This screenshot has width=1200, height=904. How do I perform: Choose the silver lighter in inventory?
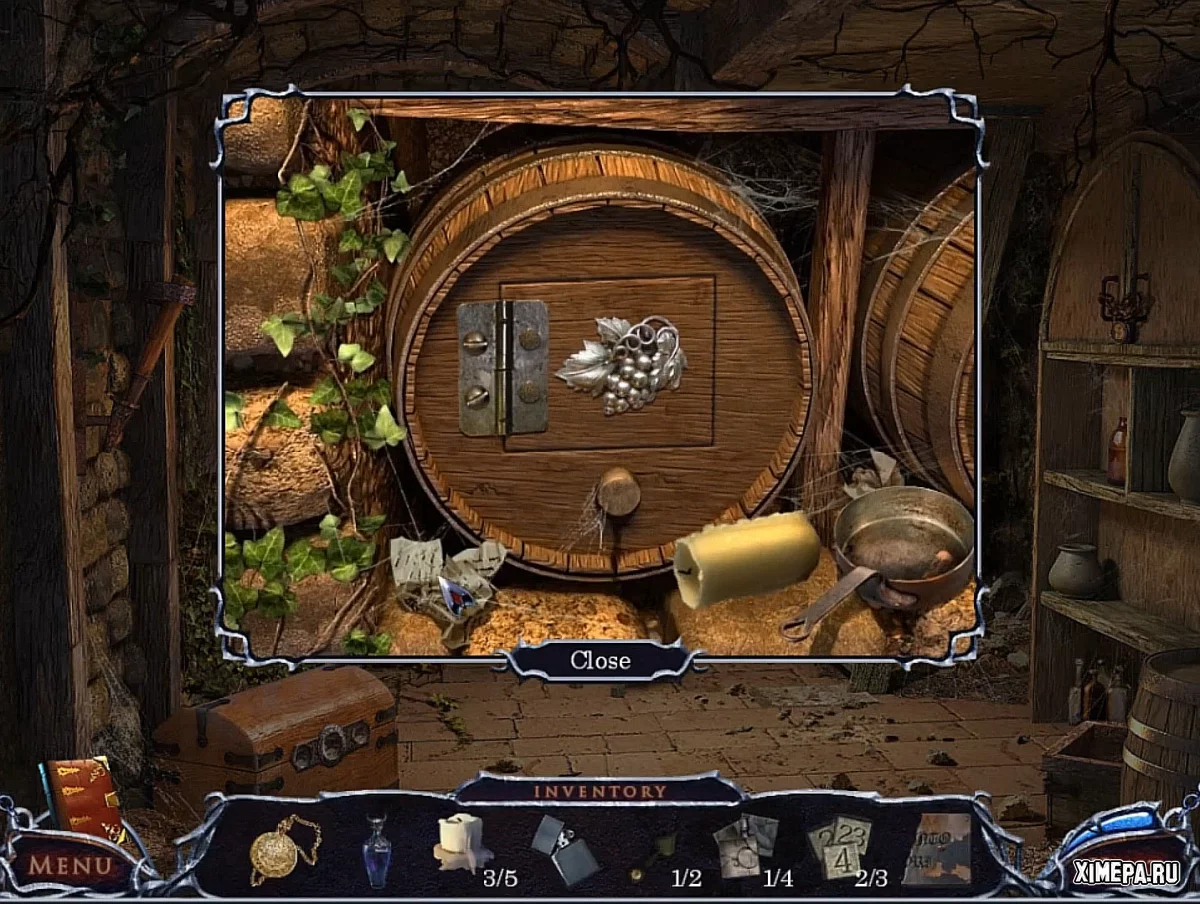tap(563, 848)
